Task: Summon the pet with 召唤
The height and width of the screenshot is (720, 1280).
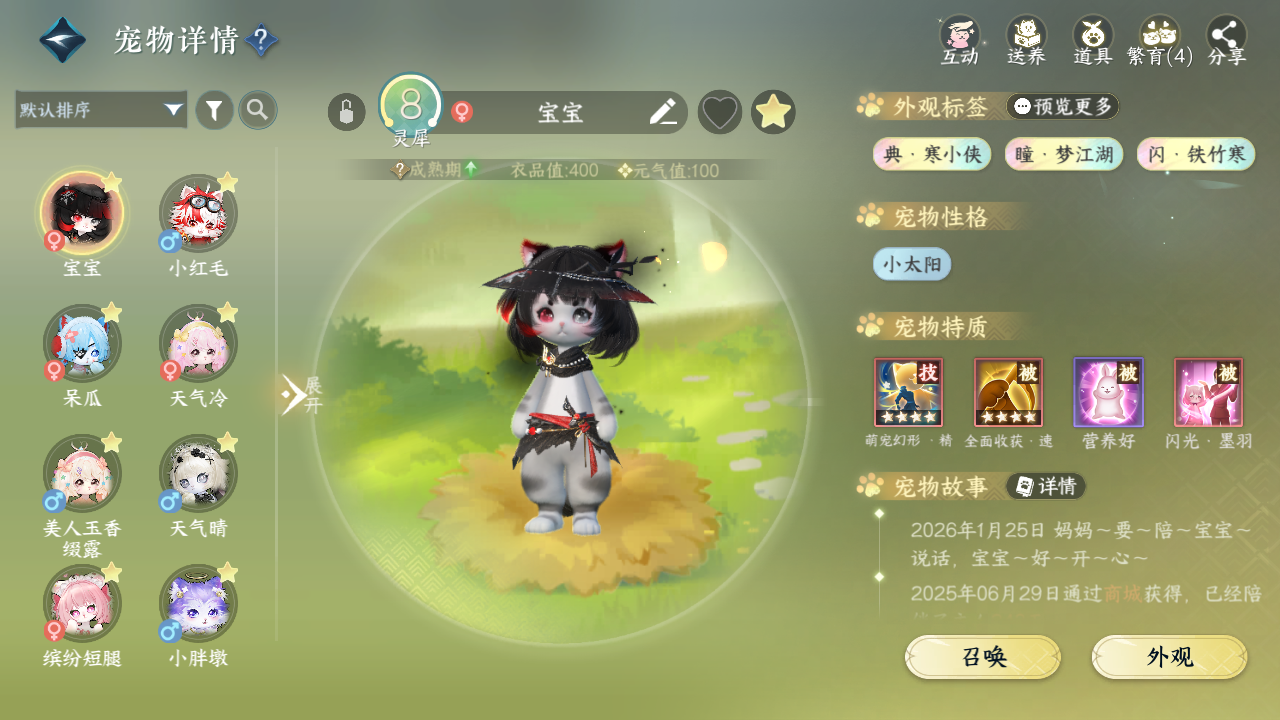Action: point(983,657)
